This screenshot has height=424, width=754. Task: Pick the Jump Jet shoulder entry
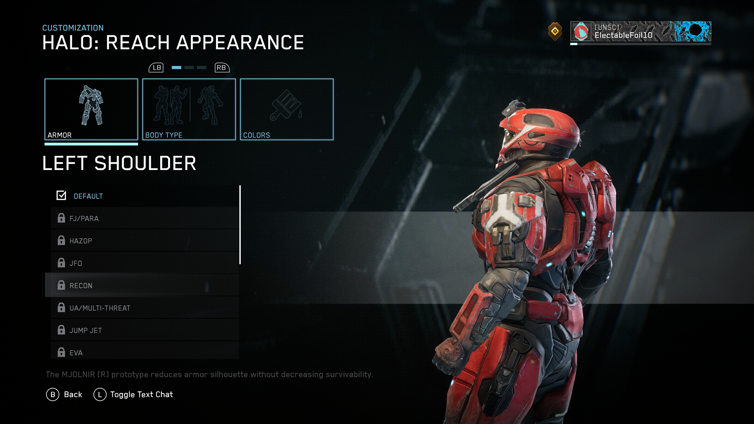pos(144,330)
